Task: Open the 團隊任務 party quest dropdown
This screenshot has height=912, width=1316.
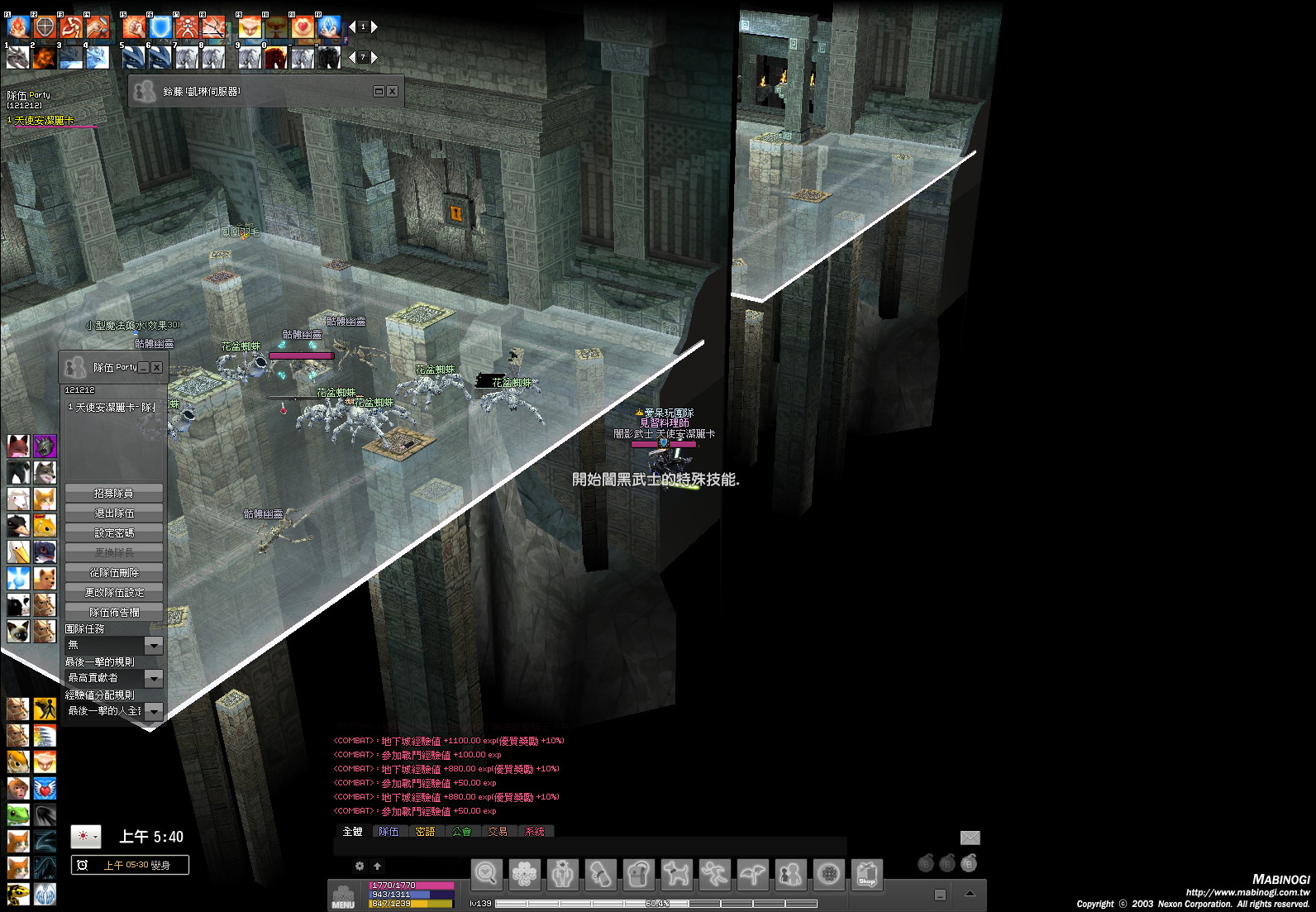Action: (154, 645)
